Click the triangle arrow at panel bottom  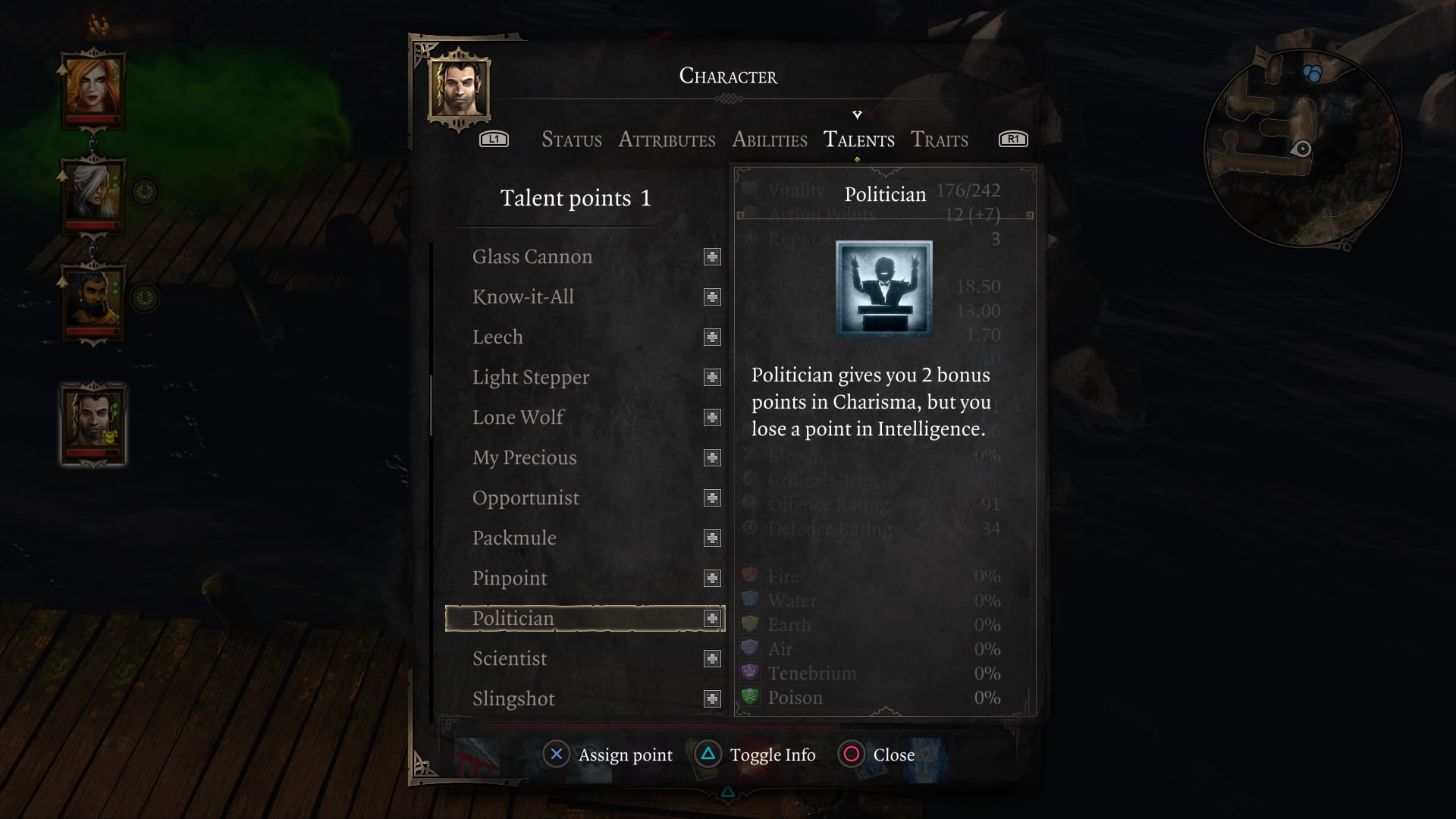click(x=729, y=791)
